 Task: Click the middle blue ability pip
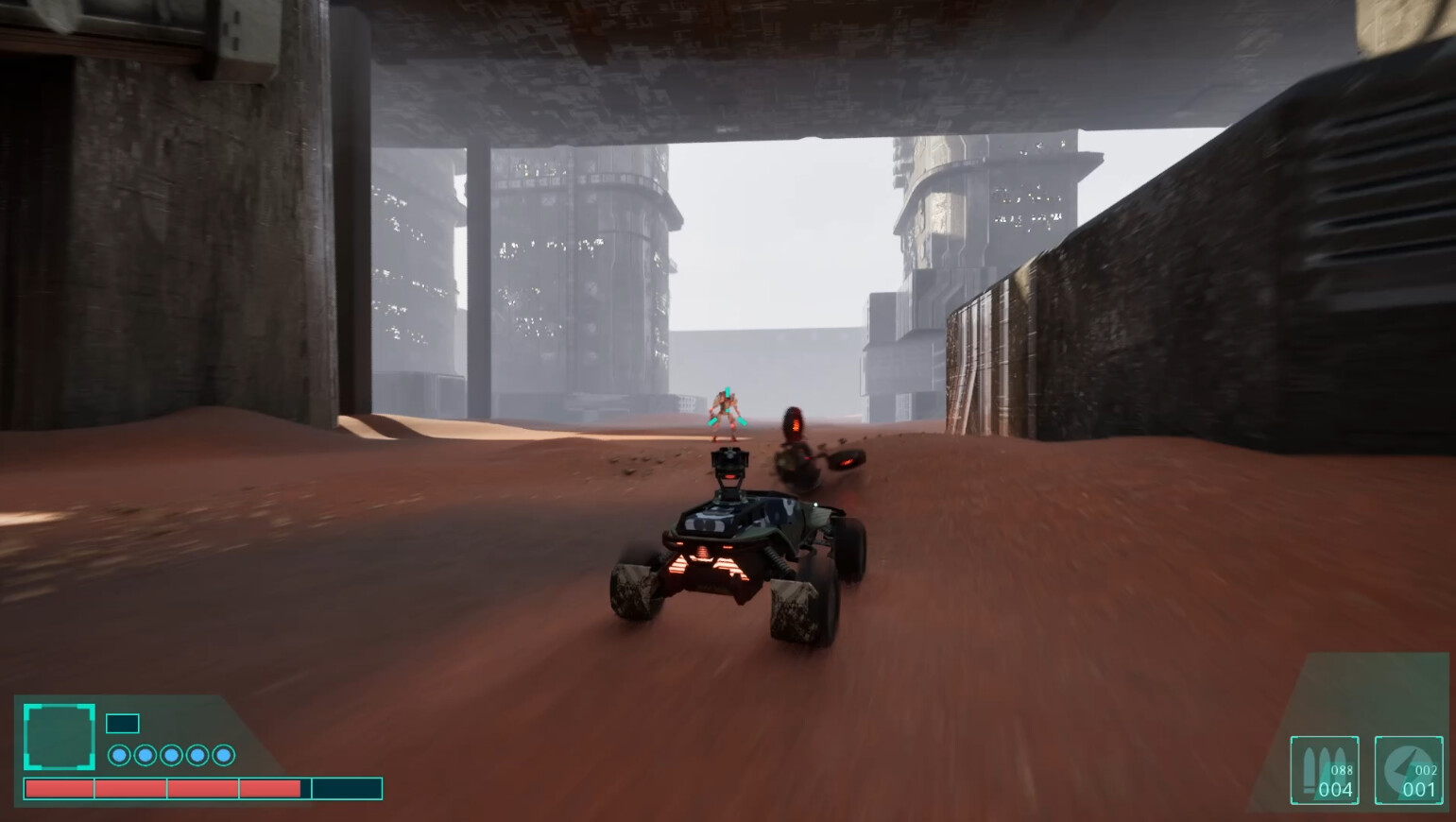click(x=170, y=756)
